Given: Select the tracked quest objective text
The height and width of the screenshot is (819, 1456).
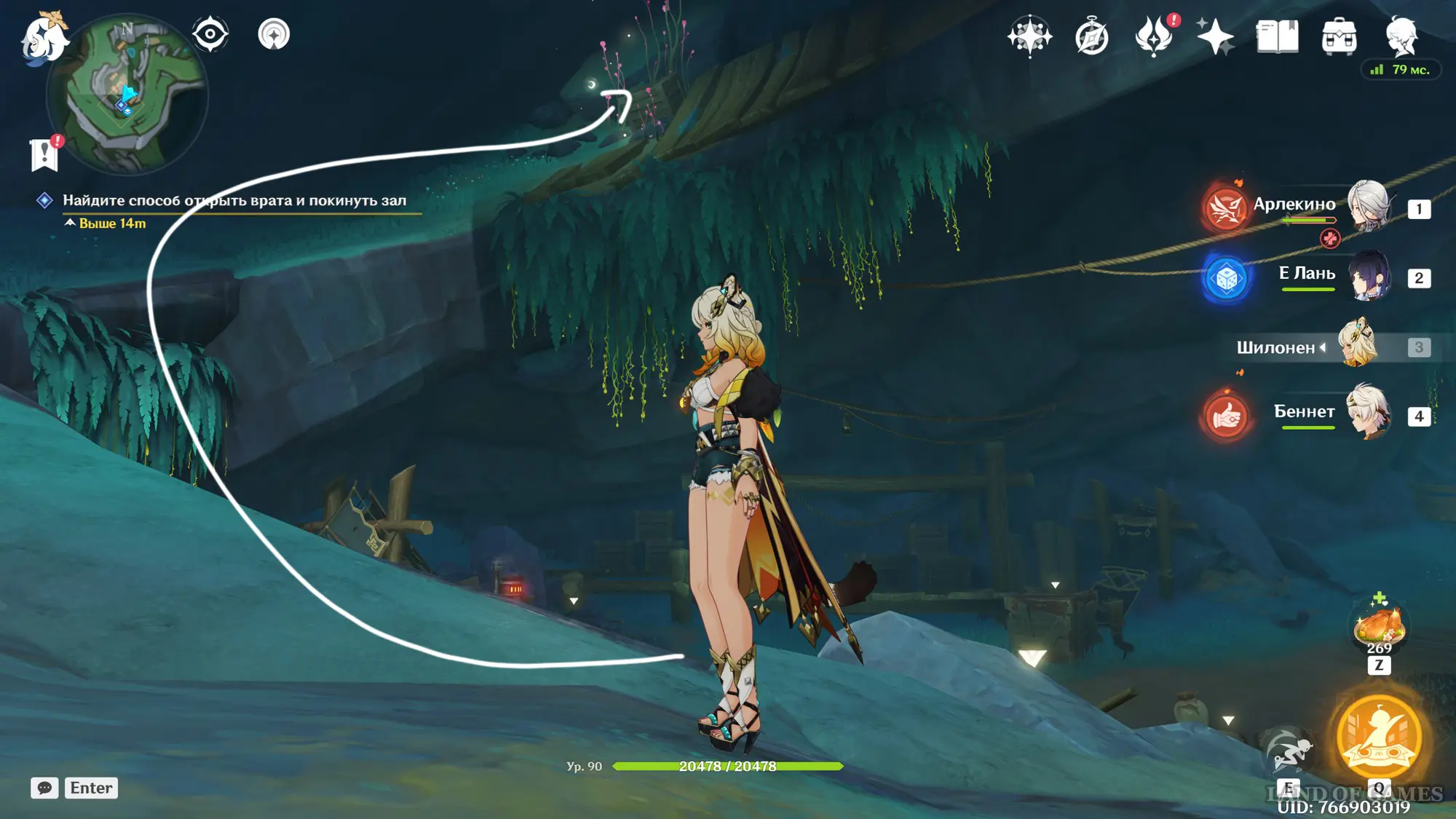Looking at the screenshot, I should [234, 200].
